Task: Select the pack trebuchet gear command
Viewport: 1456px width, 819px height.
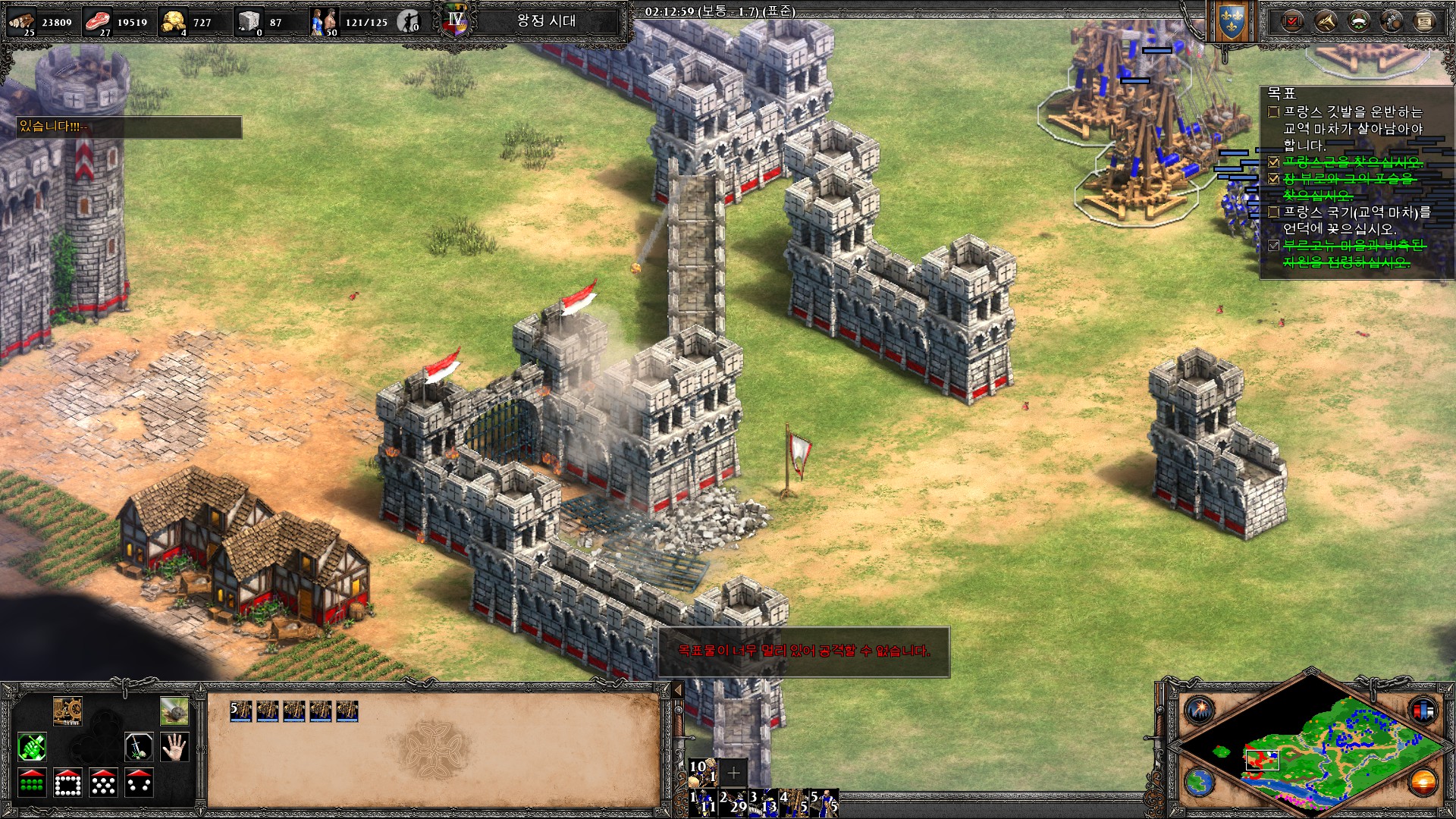Action: pyautogui.click(x=67, y=711)
